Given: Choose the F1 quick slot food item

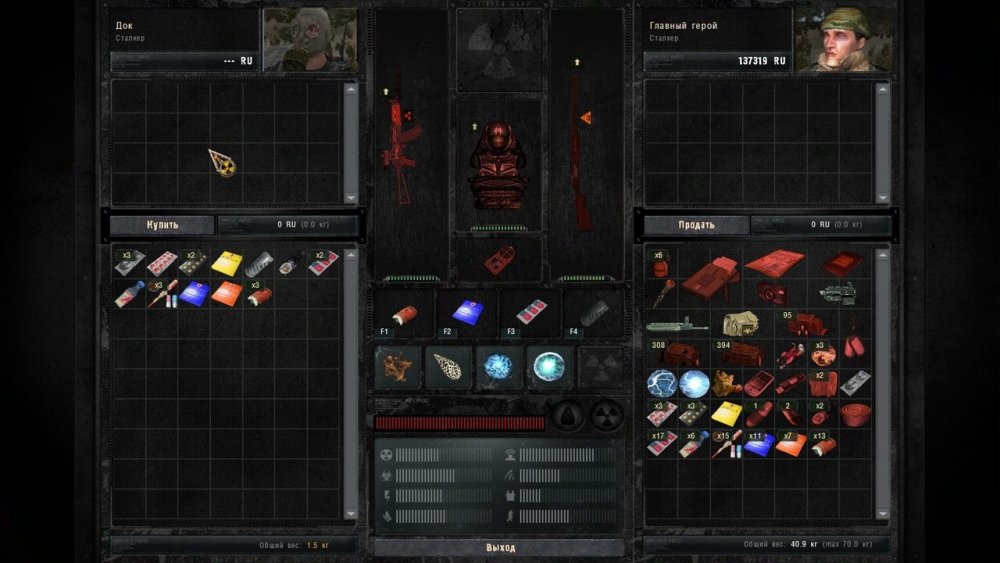Looking at the screenshot, I should point(404,312).
